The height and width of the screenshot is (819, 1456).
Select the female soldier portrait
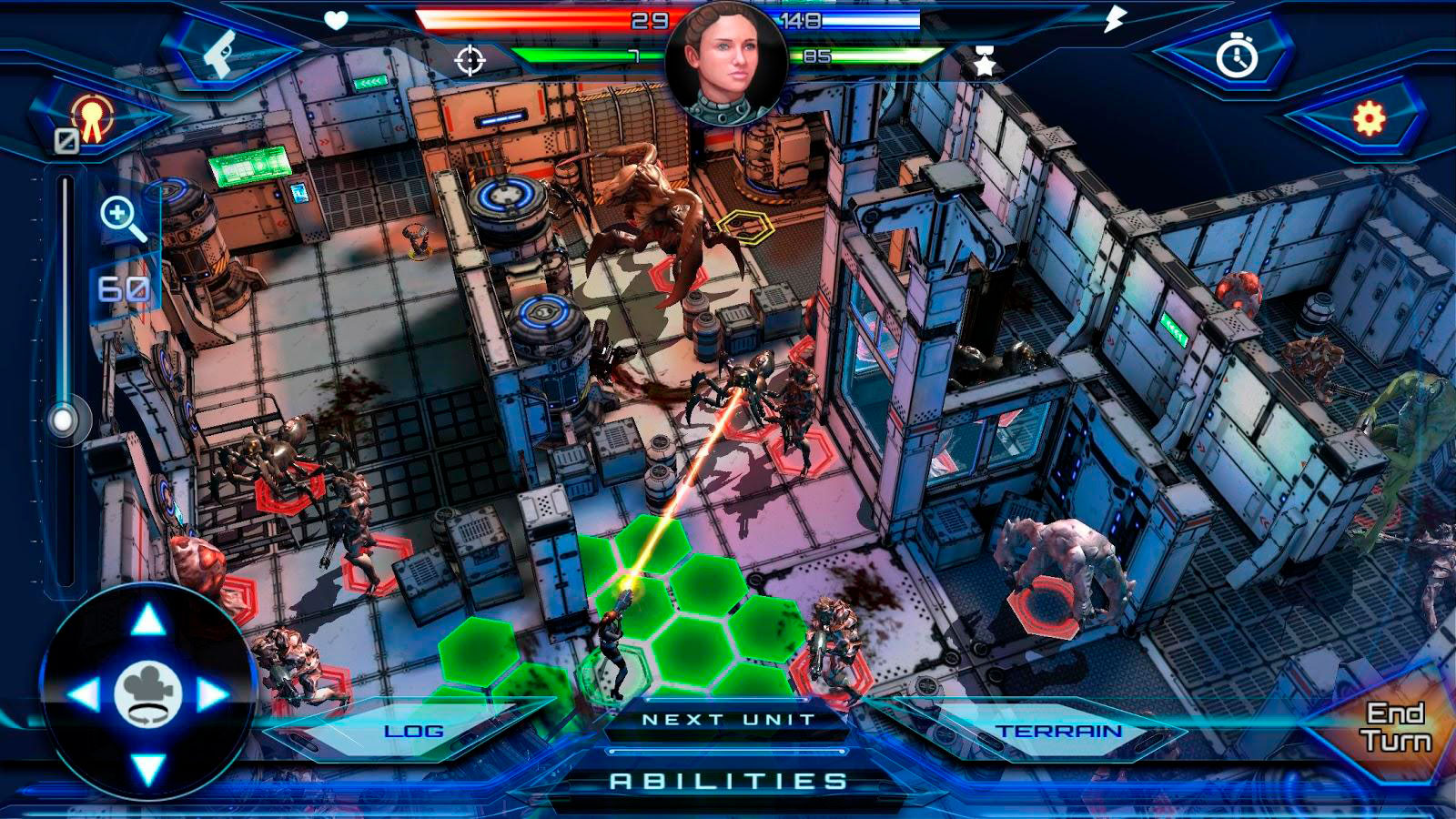pos(725,62)
